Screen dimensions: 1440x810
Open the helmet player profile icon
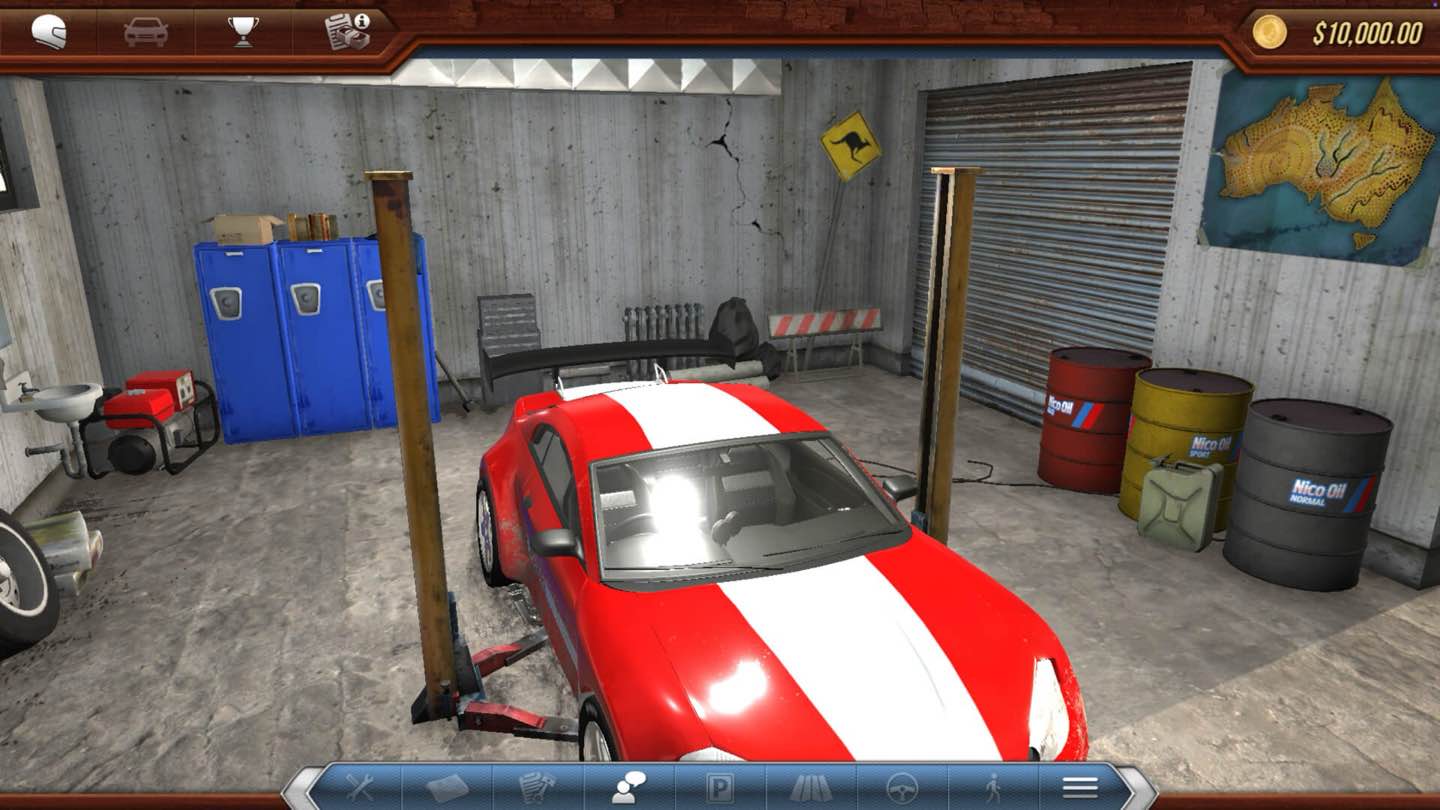[x=48, y=29]
